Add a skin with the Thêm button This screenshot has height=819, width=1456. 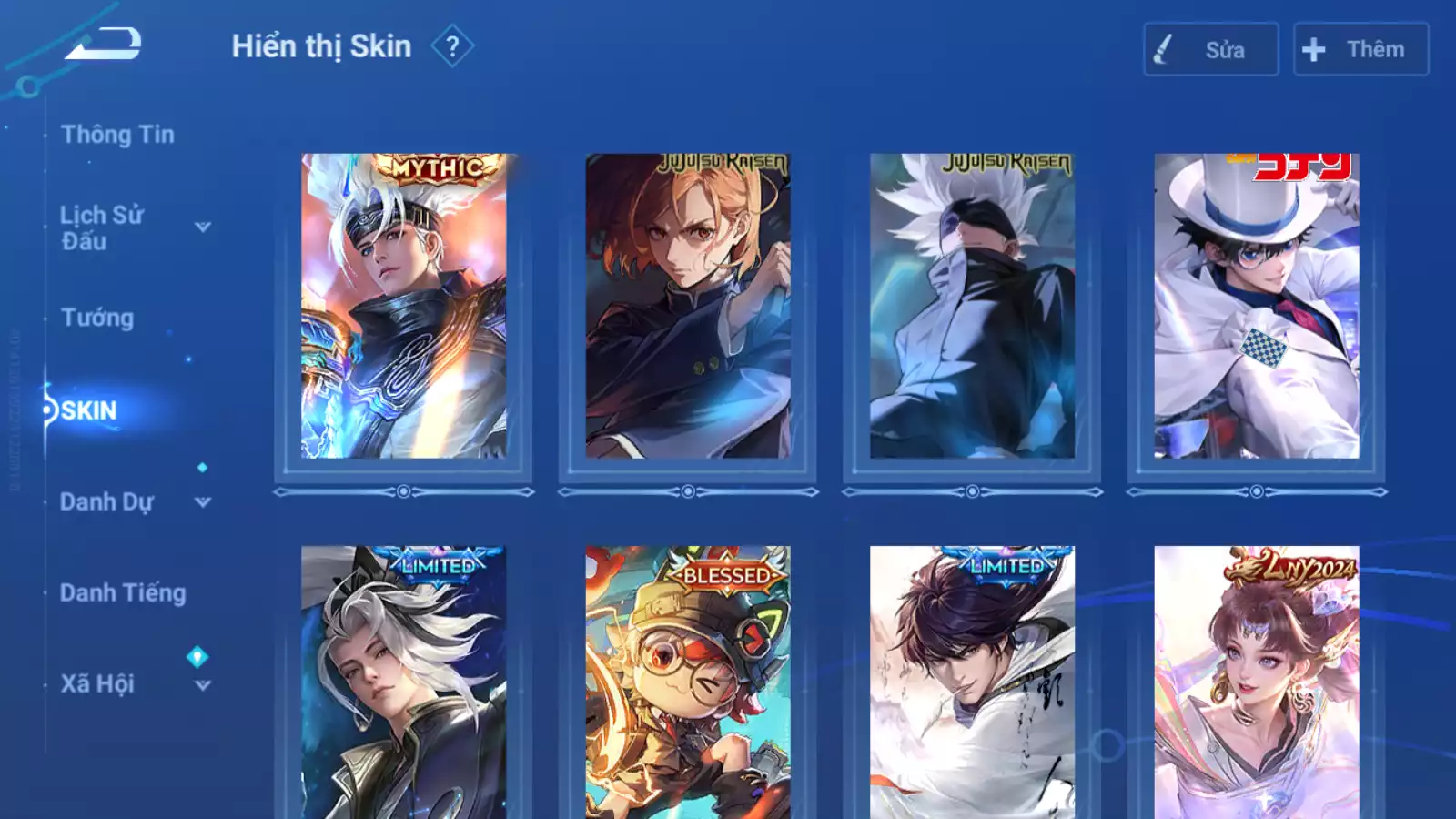[x=1360, y=50]
